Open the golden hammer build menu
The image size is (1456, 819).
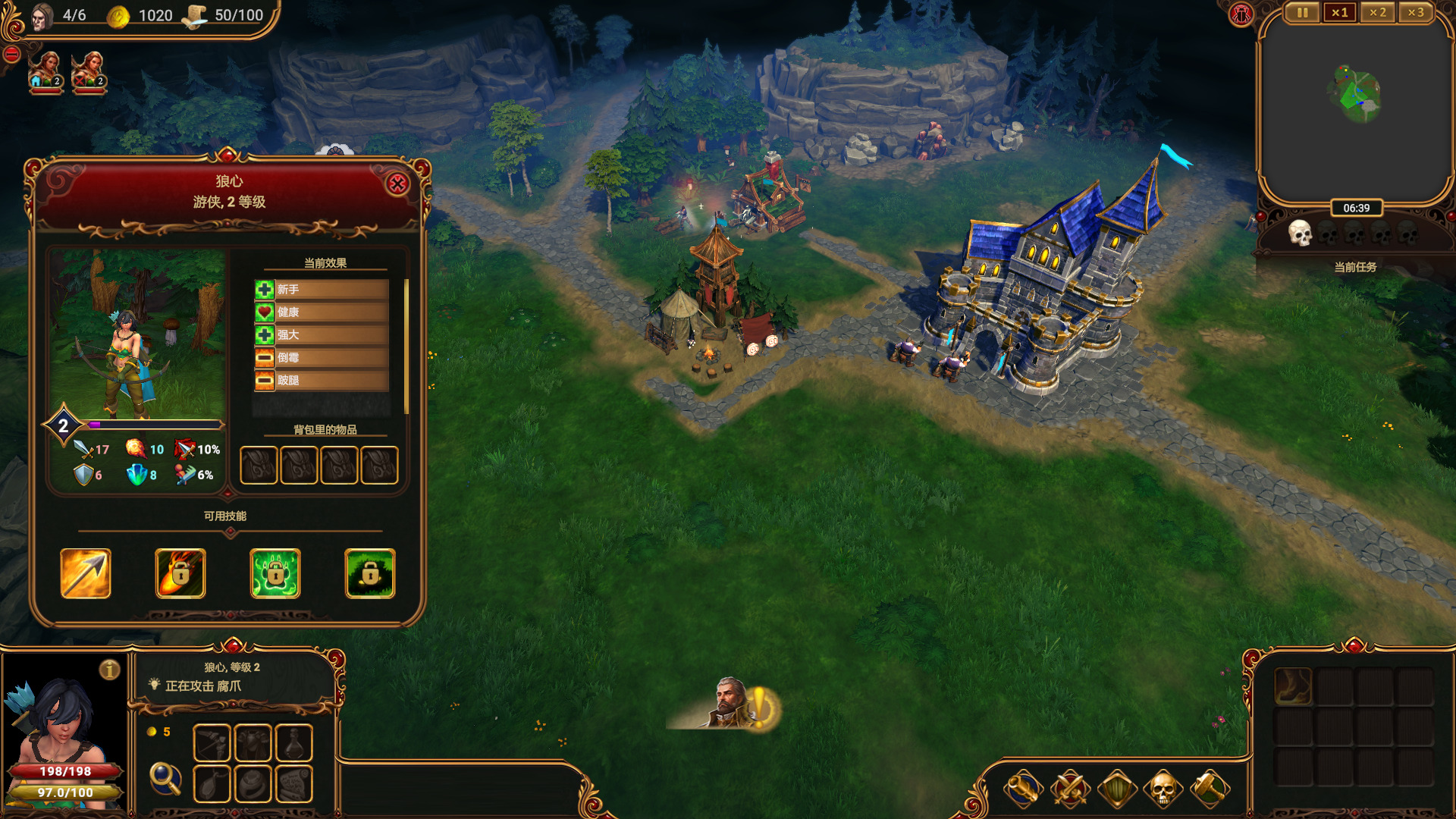coord(1210,789)
